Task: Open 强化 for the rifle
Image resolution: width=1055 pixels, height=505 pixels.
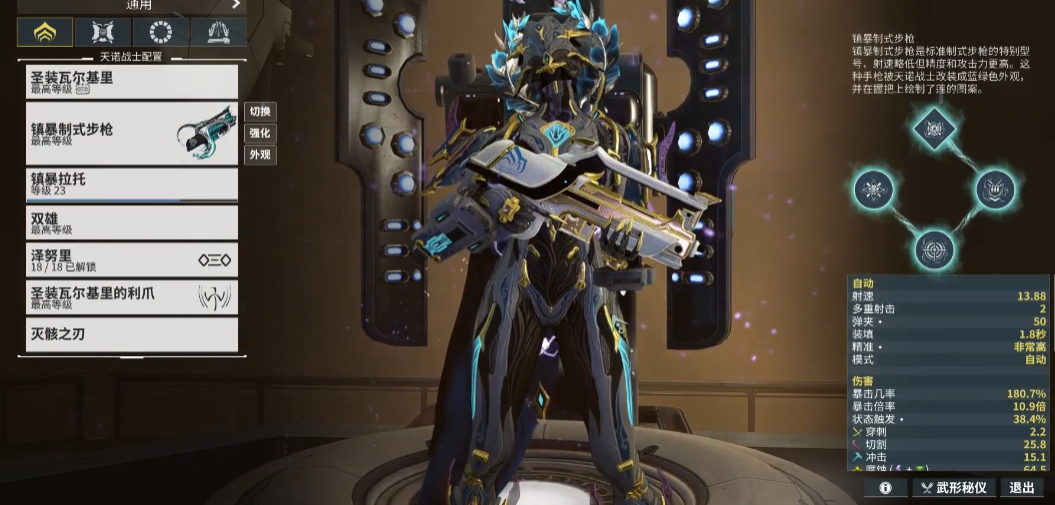Action: point(260,134)
